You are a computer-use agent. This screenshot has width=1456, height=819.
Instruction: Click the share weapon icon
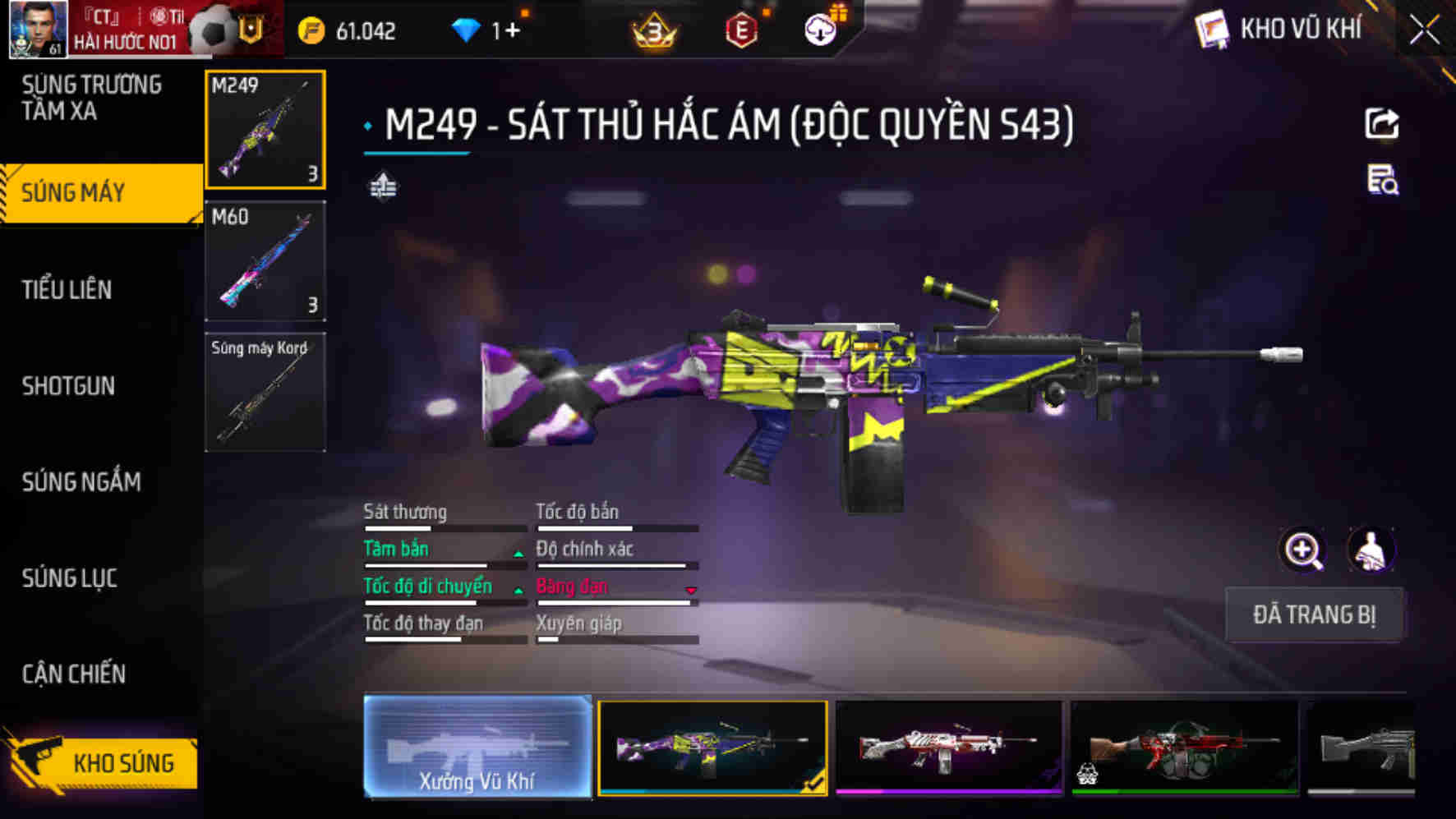coord(1384,122)
